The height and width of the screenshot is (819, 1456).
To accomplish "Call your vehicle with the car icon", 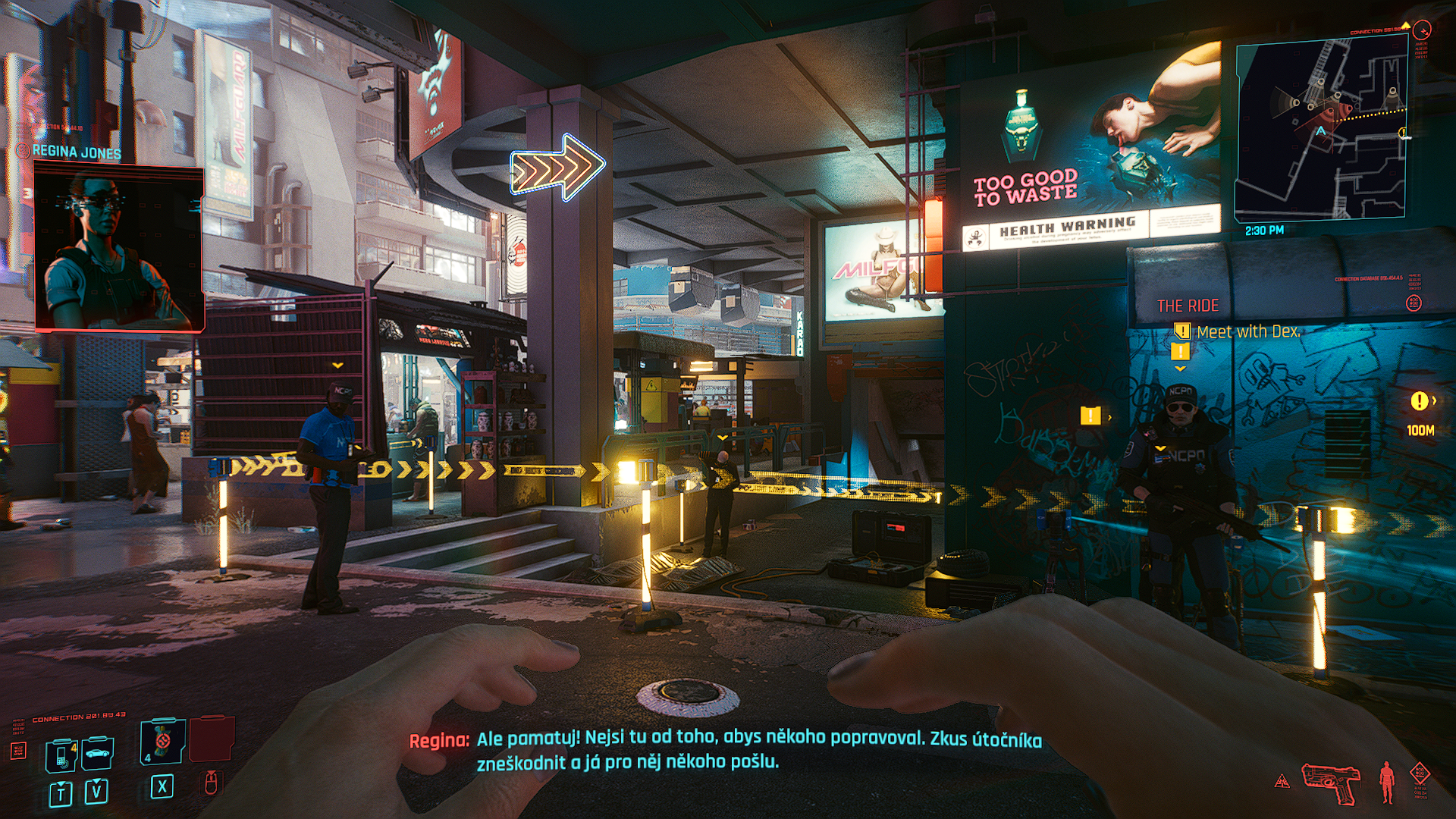I will [x=97, y=754].
